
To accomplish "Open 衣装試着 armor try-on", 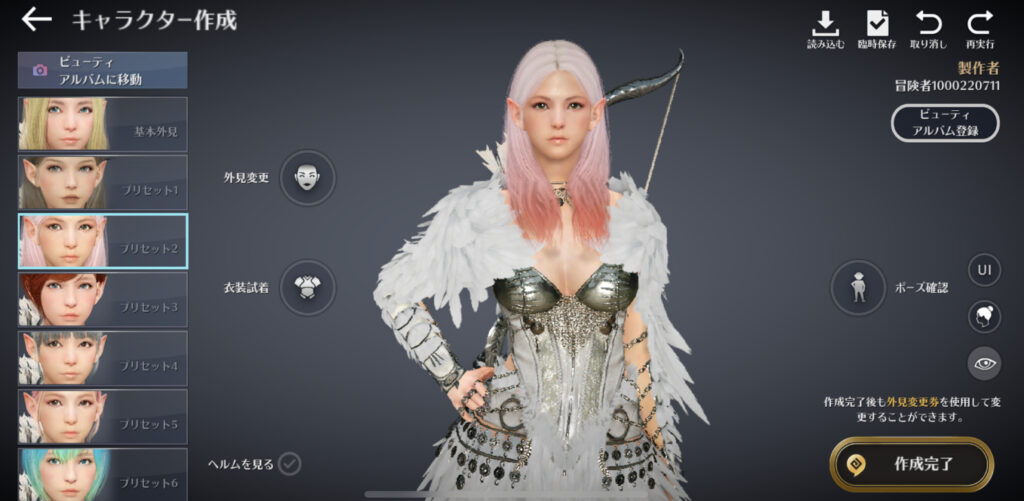I will click(x=307, y=288).
